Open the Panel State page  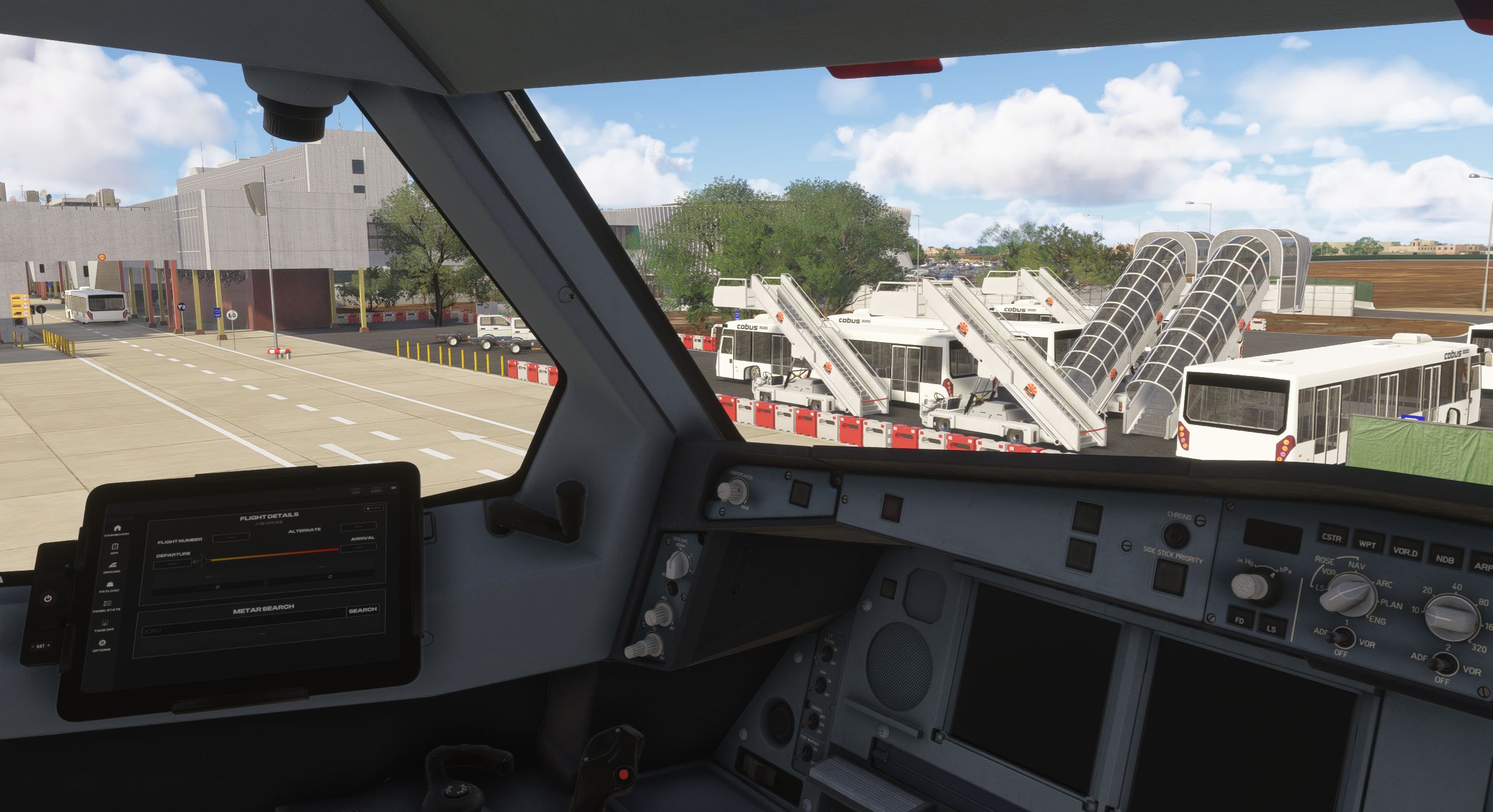[x=107, y=605]
